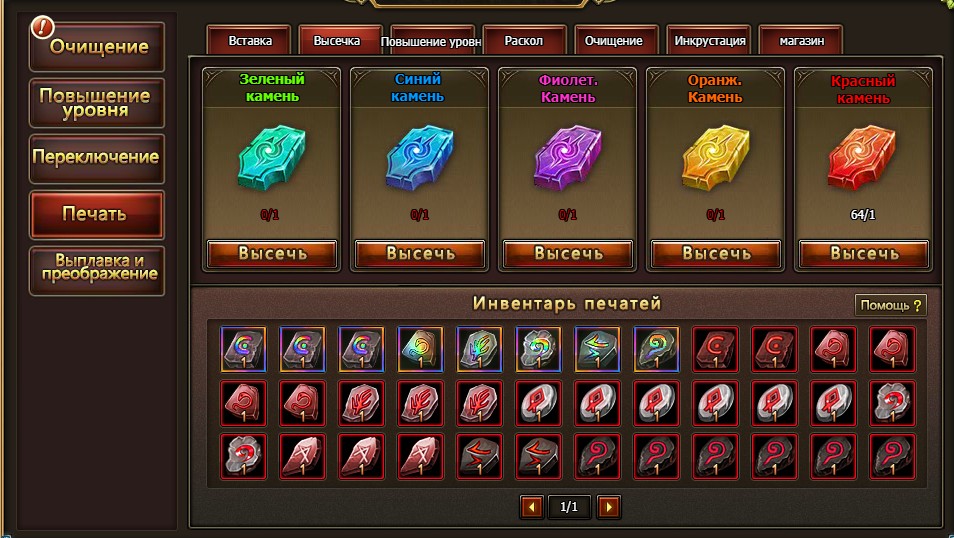
Task: Click Высечь under the blue stone
Action: [x=420, y=253]
